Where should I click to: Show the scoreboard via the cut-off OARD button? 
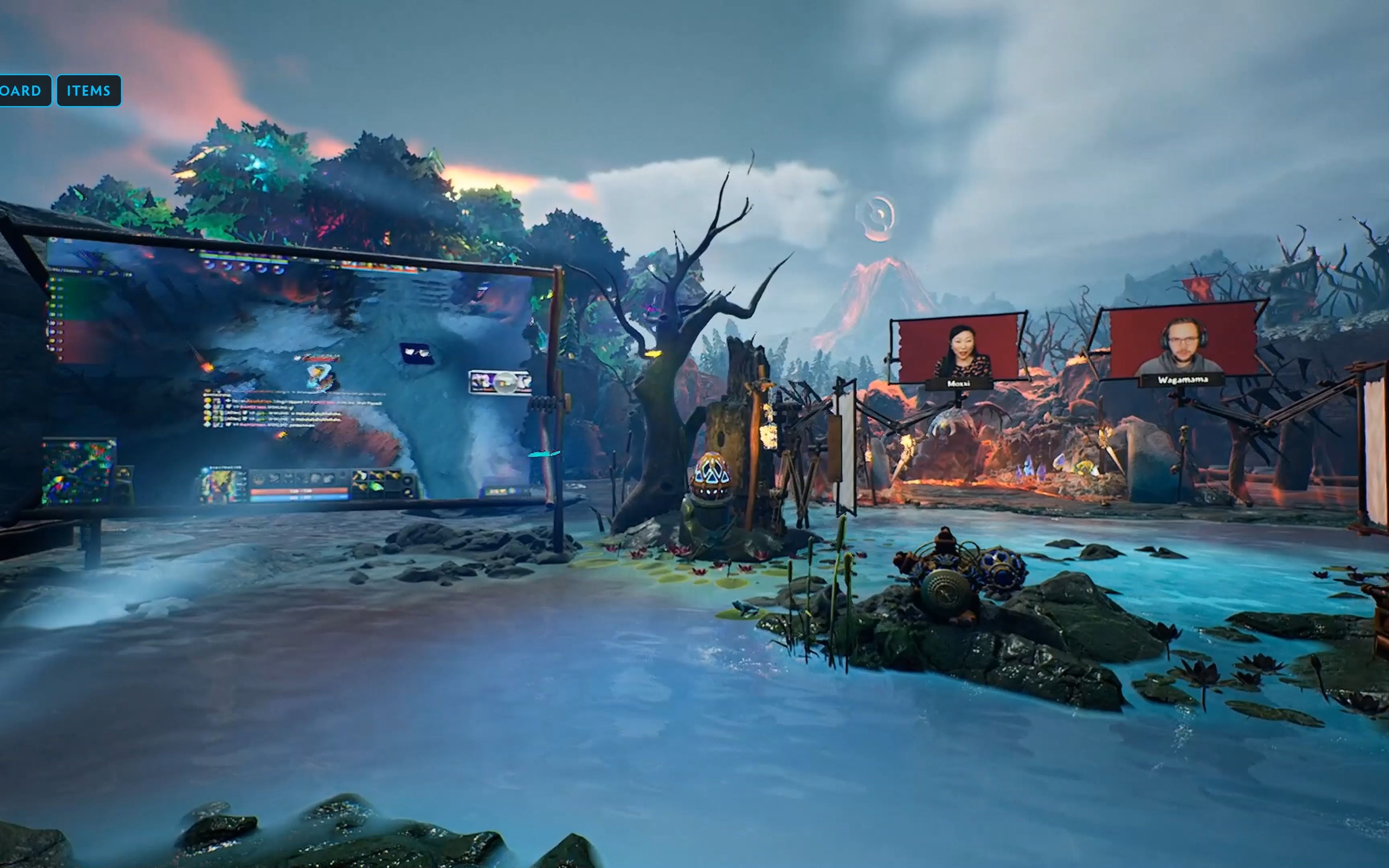[23, 91]
